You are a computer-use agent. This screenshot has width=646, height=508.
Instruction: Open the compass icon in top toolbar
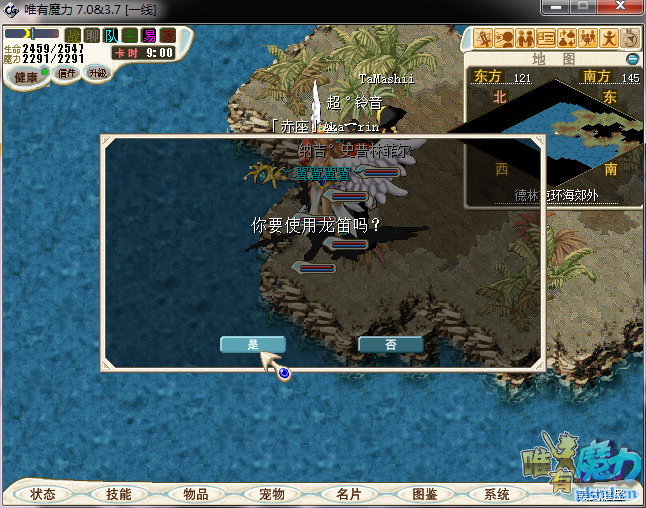click(x=630, y=39)
